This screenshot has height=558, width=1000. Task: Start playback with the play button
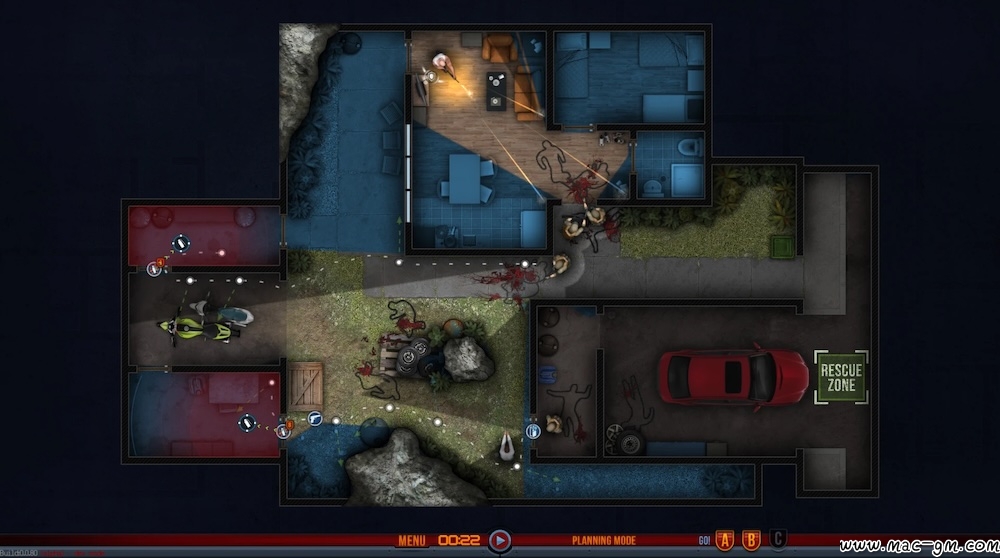click(x=500, y=541)
